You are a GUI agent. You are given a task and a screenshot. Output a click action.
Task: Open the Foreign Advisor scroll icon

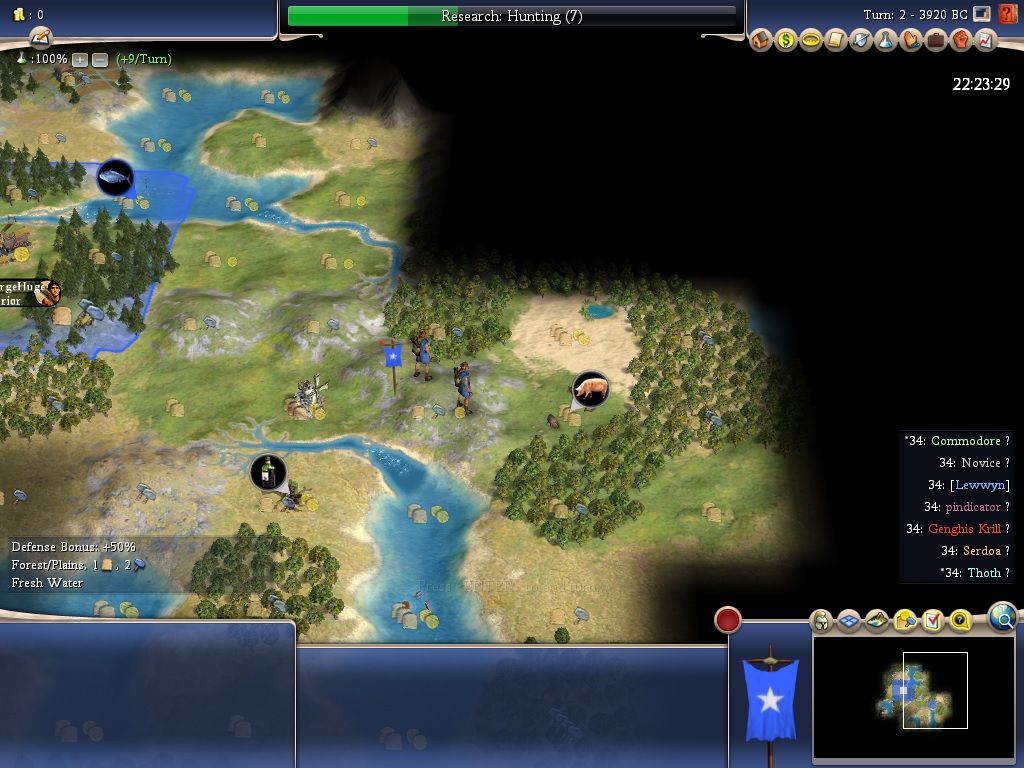(836, 41)
